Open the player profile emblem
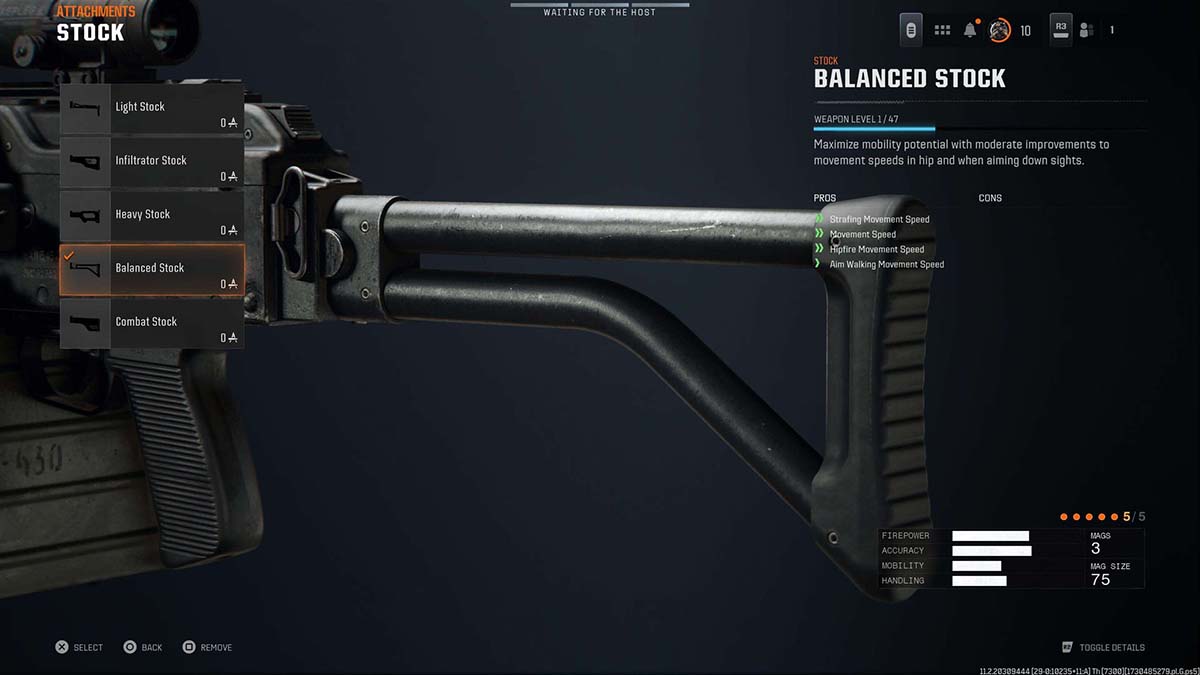 [x=999, y=30]
